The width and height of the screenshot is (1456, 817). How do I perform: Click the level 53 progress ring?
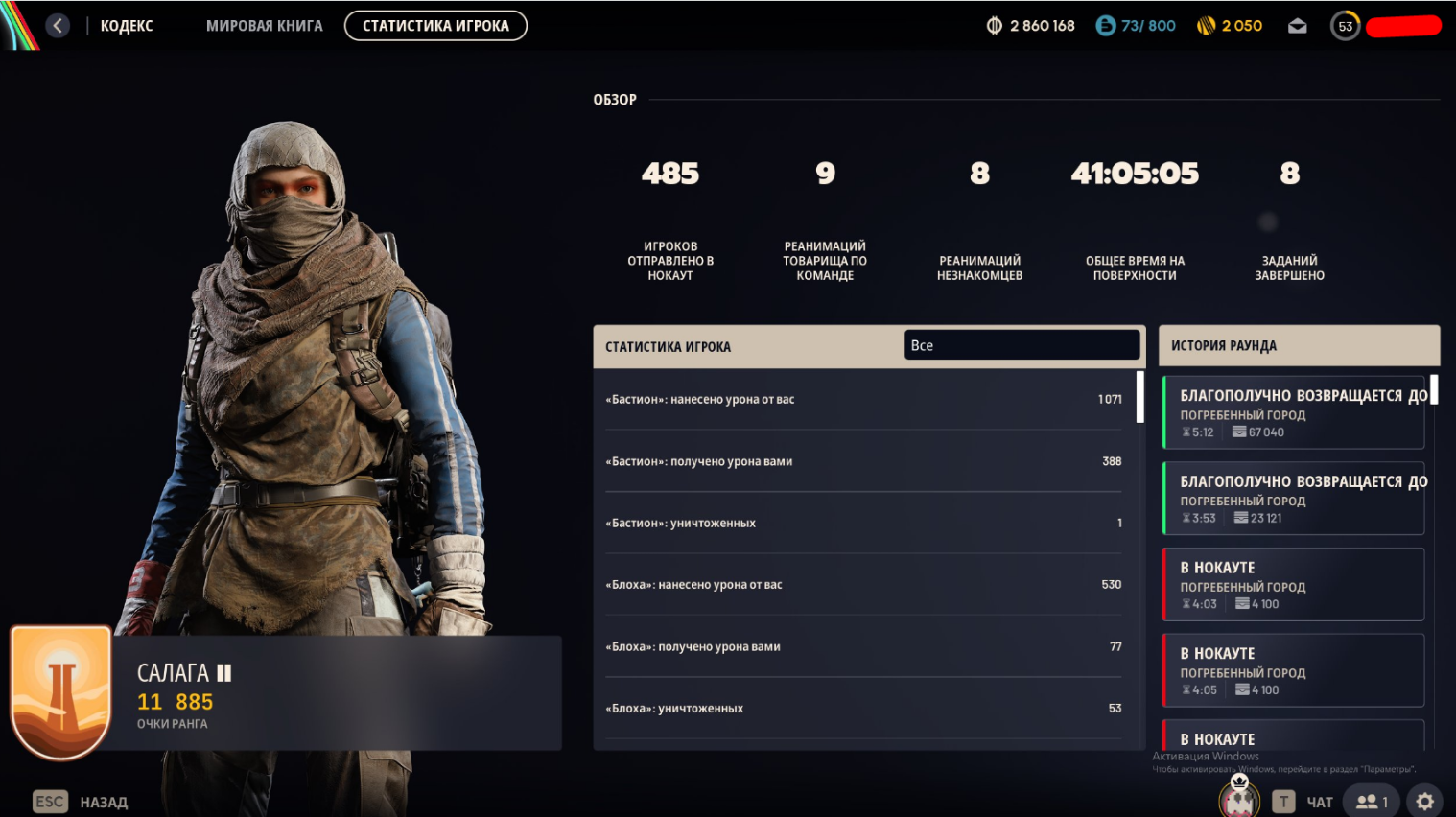point(1345,26)
